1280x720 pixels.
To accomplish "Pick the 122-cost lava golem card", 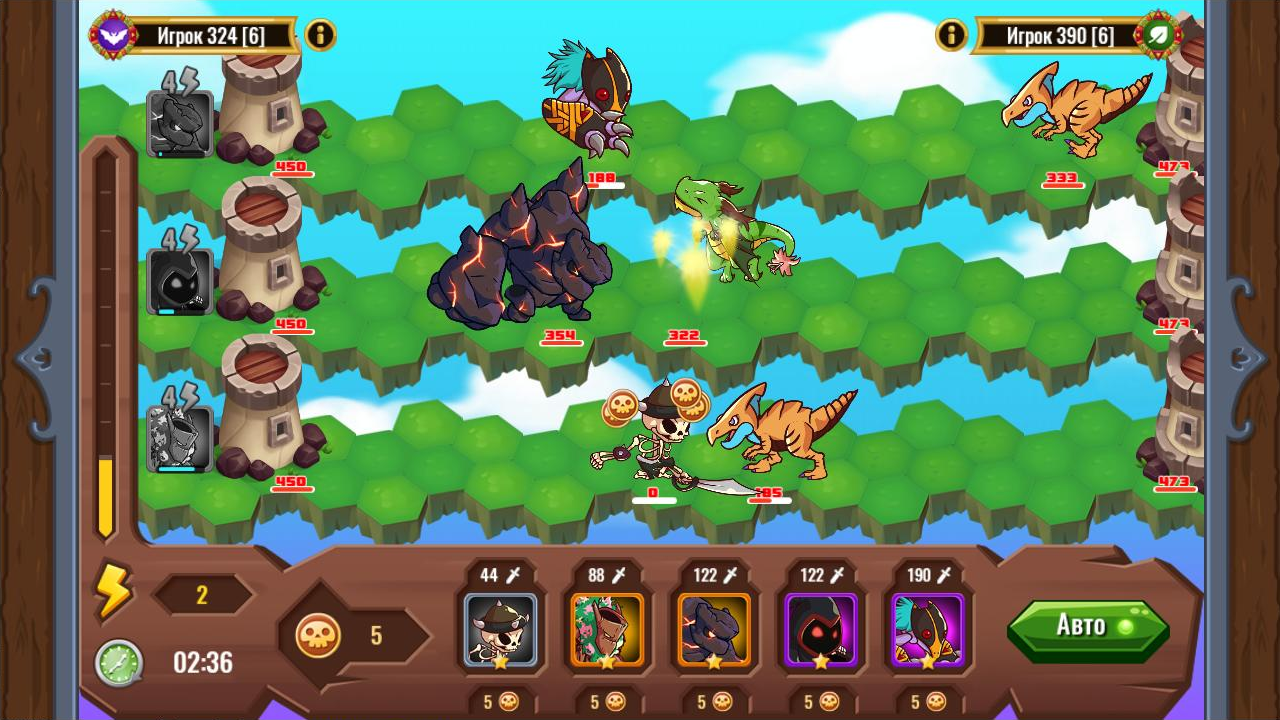I will point(714,630).
